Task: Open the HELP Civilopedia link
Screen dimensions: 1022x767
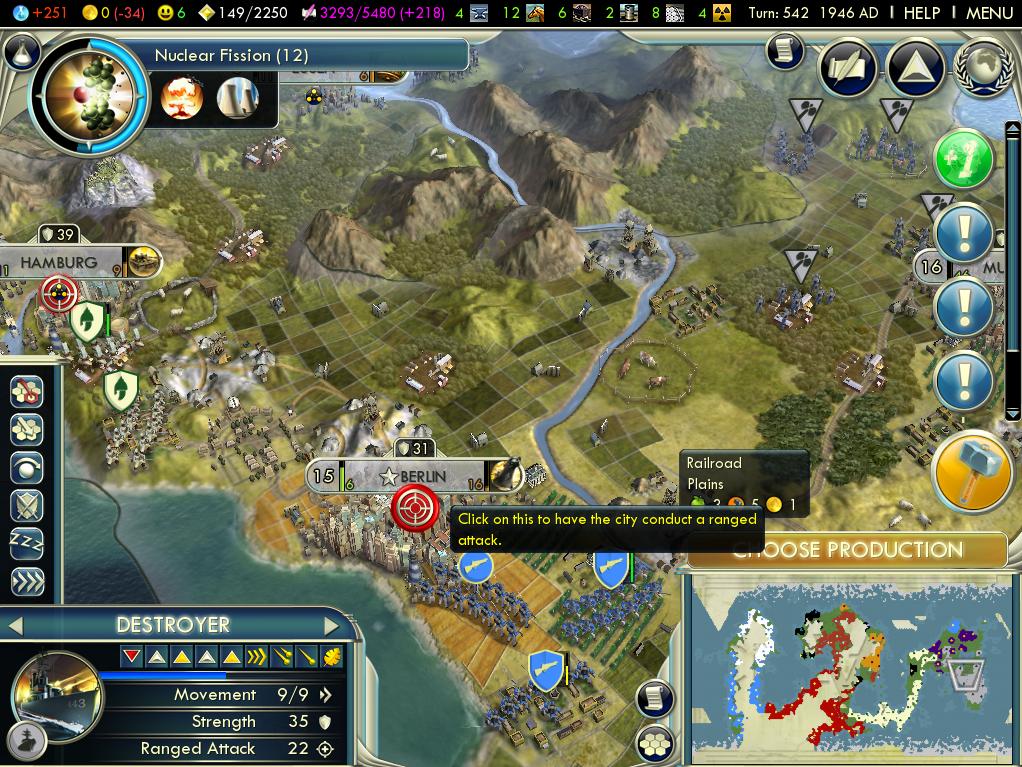Action: pos(921,13)
